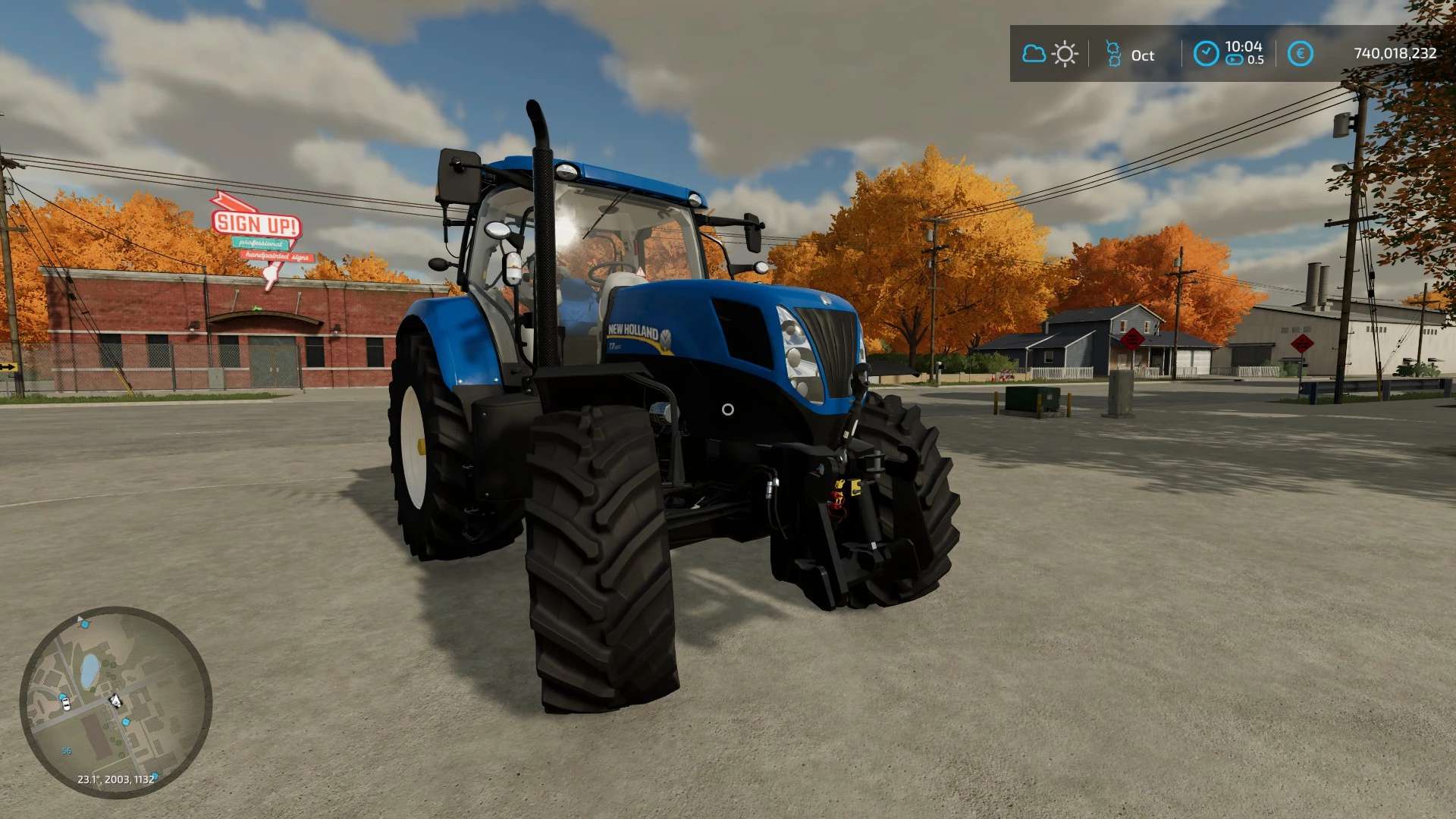Screen dimensions: 1456x819
Task: Select the sun weather icon
Action: 1065,54
